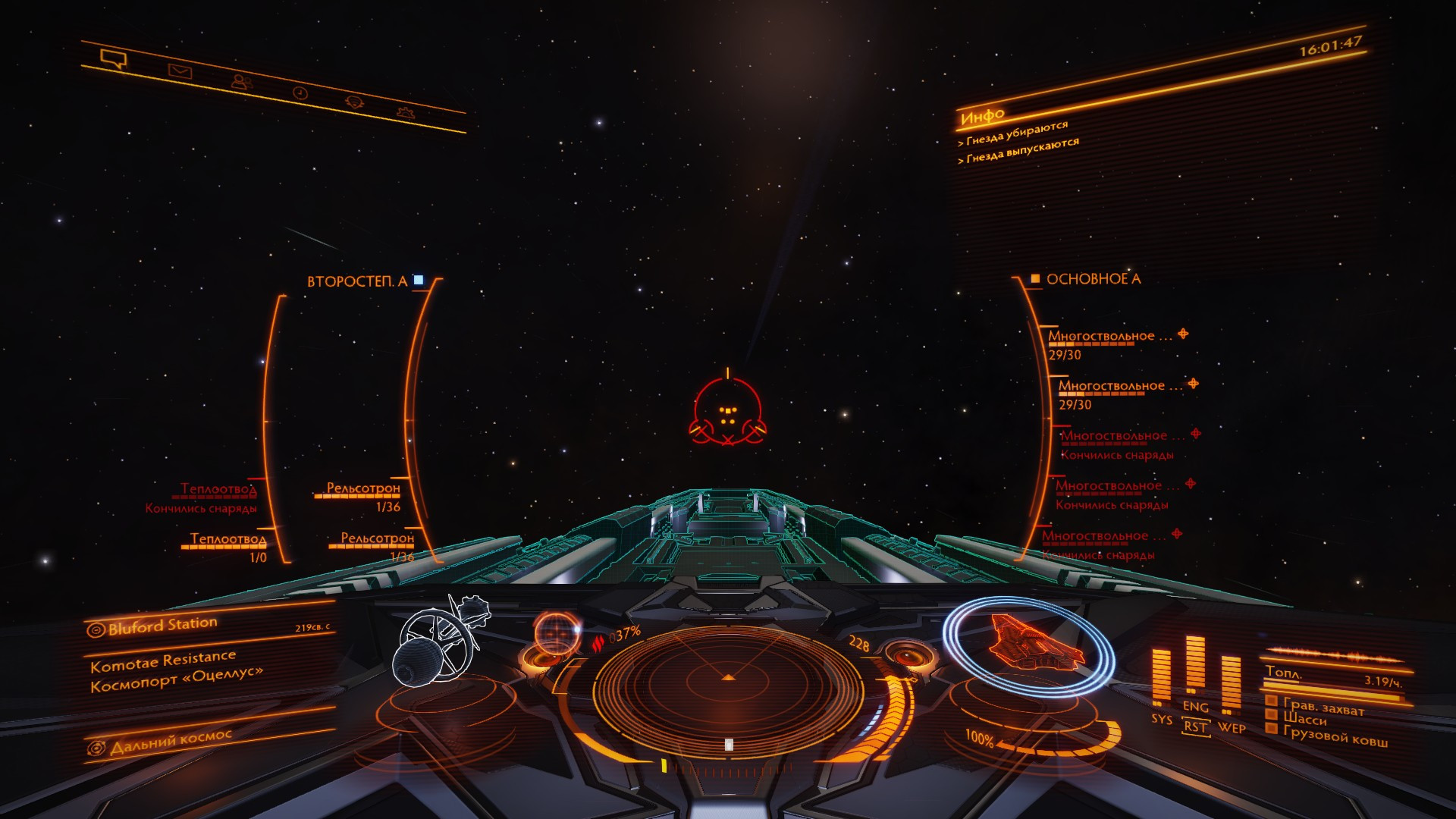Open the chat speech-bubble comms tab
The image size is (1456, 819).
[112, 58]
